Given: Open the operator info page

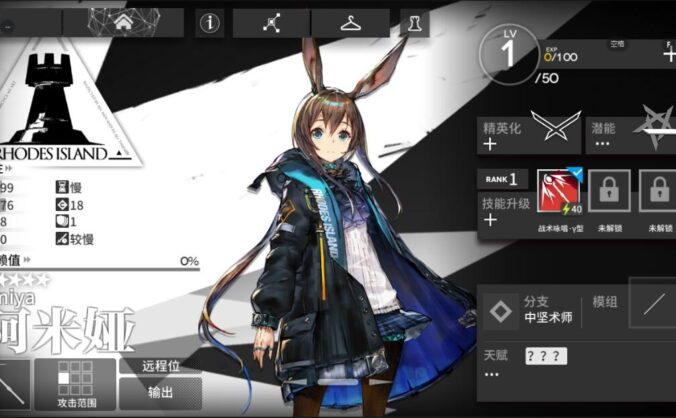Looking at the screenshot, I should (x=209, y=24).
